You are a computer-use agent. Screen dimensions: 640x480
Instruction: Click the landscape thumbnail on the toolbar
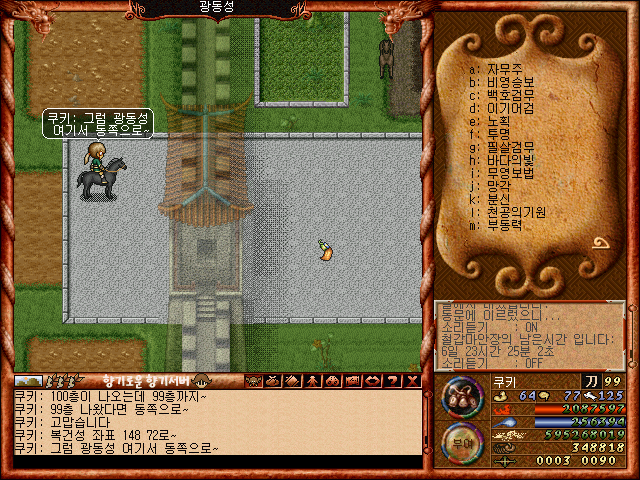pos(28,381)
